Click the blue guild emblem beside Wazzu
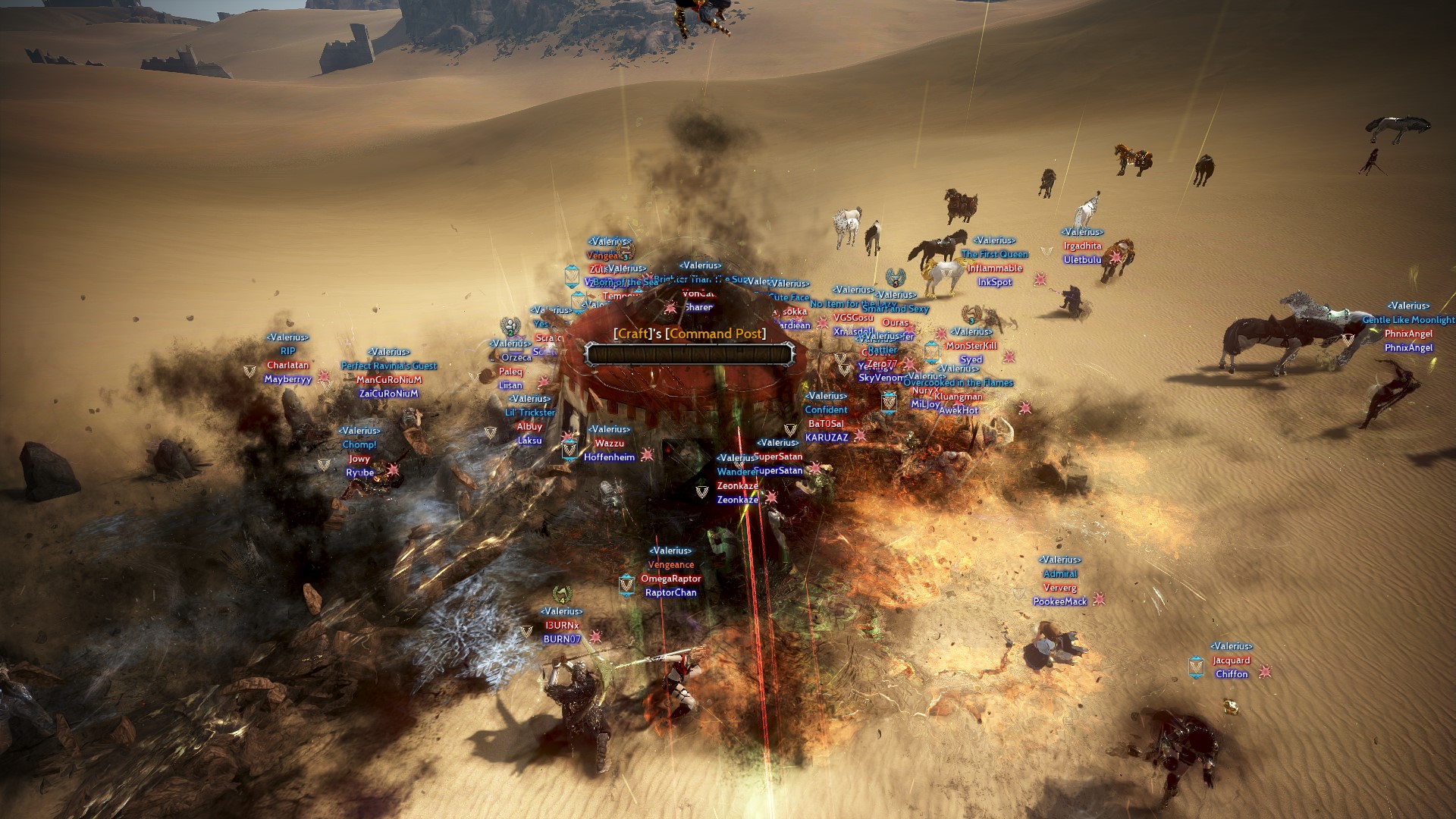 (x=570, y=450)
